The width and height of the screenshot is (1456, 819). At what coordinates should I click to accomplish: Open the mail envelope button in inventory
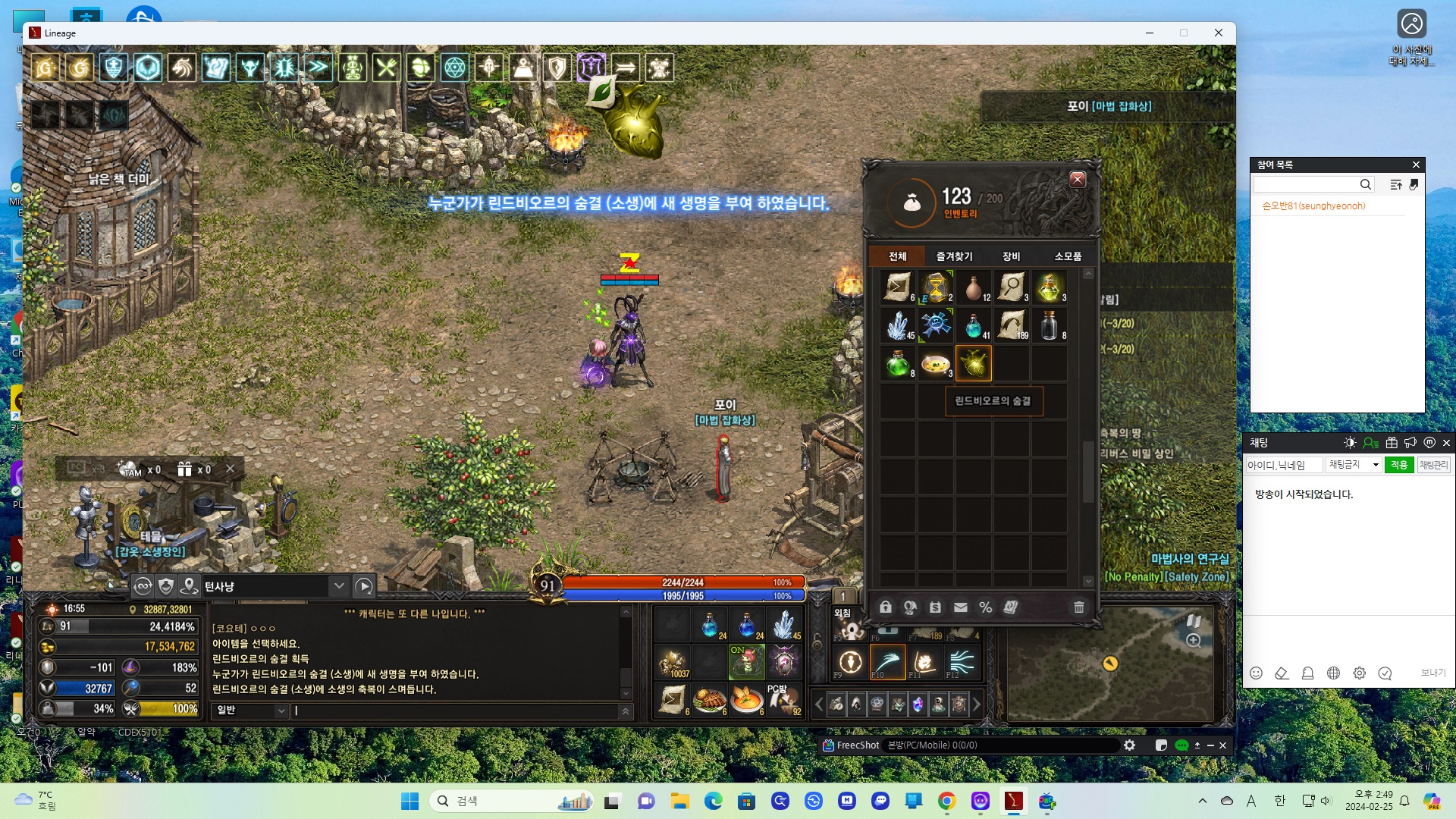point(960,607)
